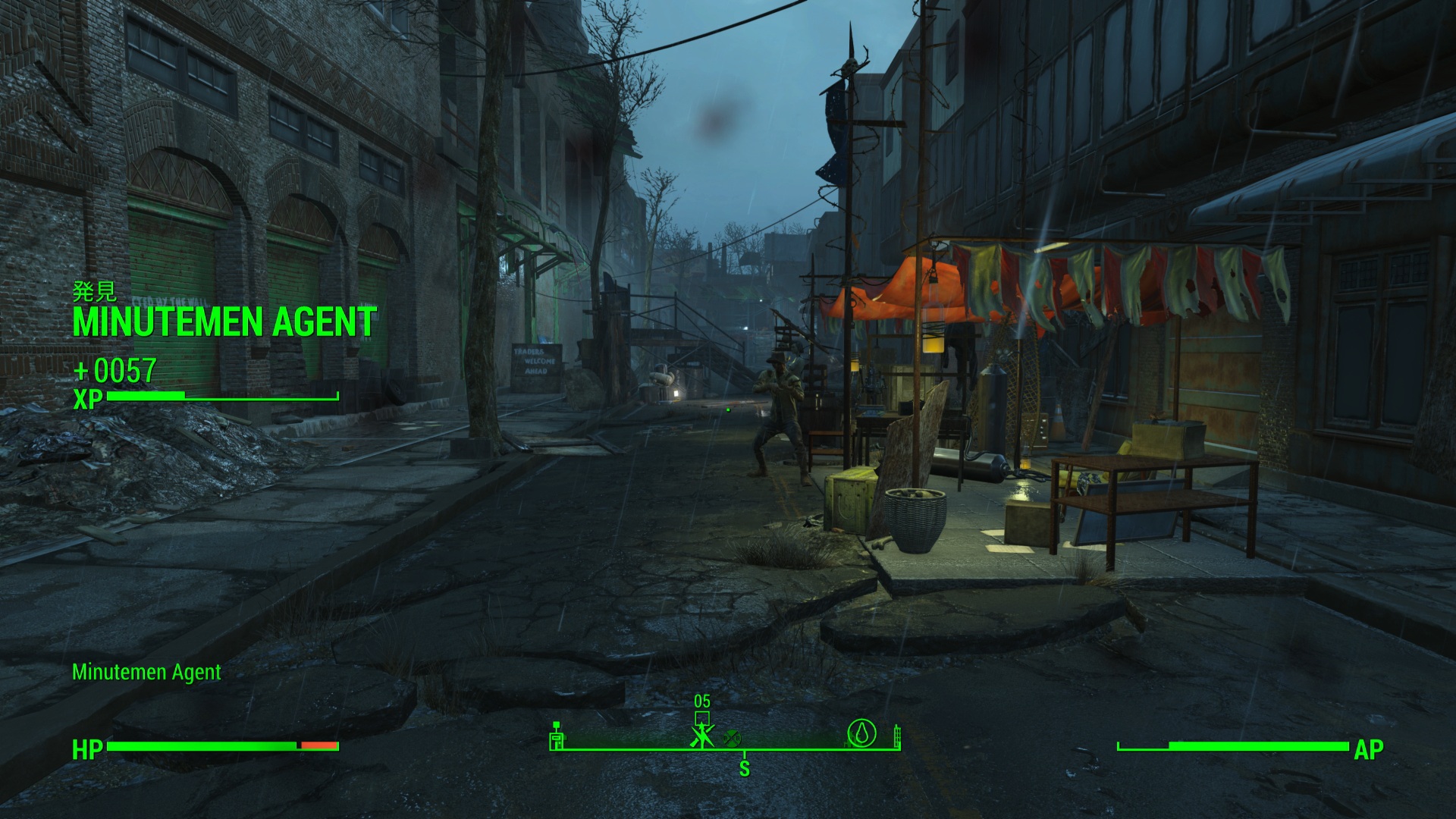
Task: Click the crossed rifles Minutemen compass marker
Action: coord(702,736)
